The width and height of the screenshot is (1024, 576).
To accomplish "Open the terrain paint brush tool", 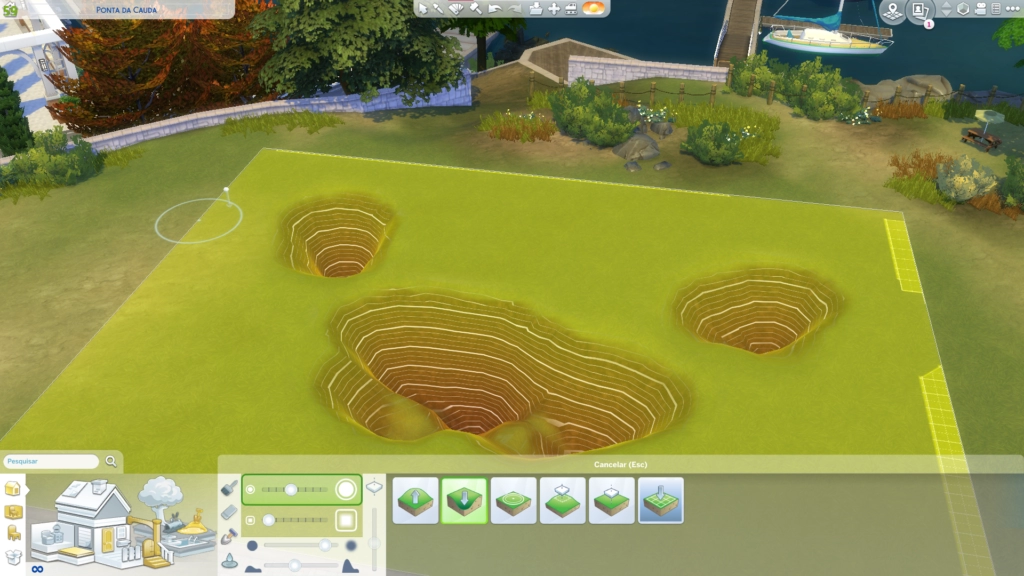I will pyautogui.click(x=229, y=488).
